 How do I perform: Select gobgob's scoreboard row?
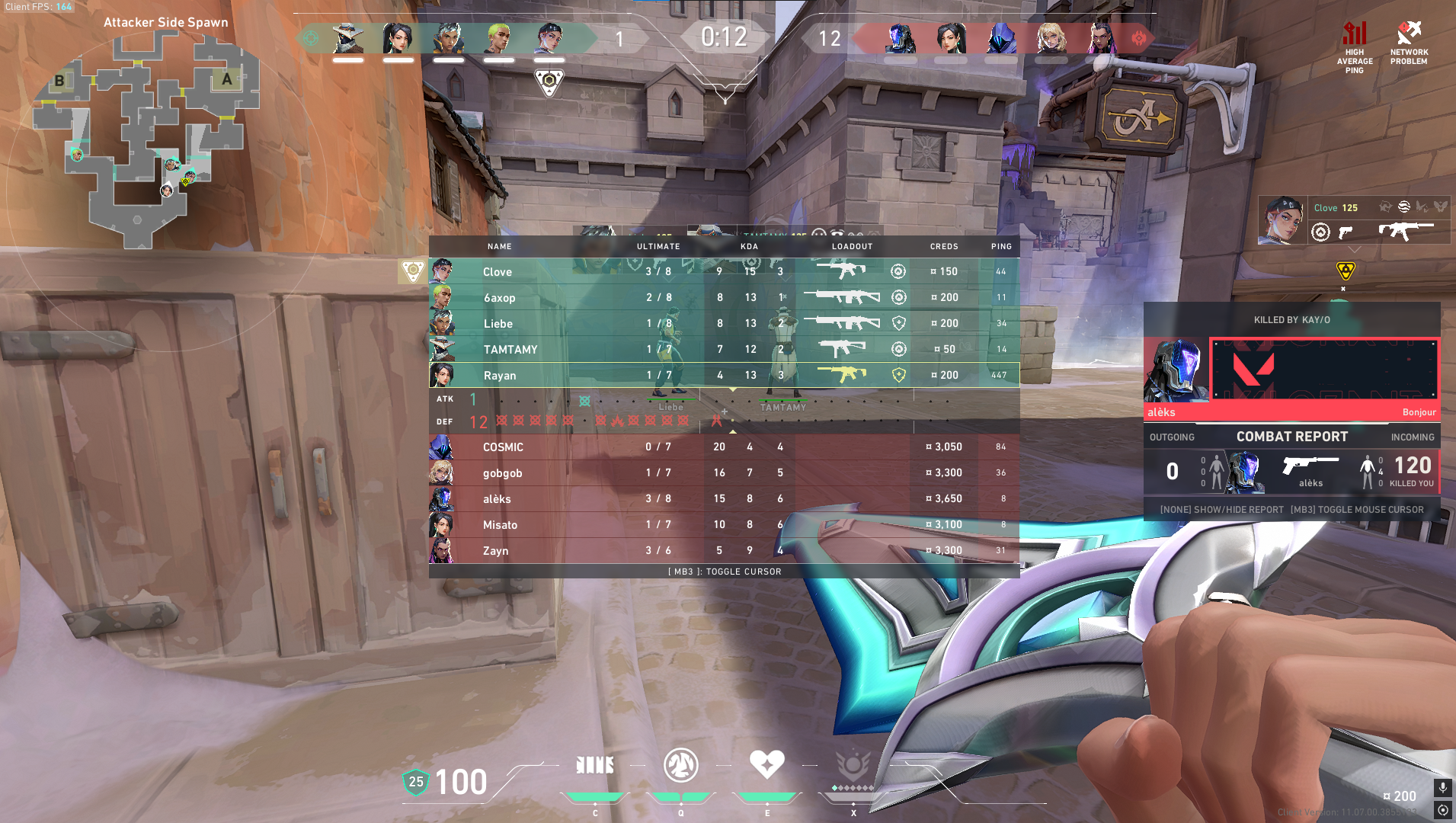click(724, 472)
